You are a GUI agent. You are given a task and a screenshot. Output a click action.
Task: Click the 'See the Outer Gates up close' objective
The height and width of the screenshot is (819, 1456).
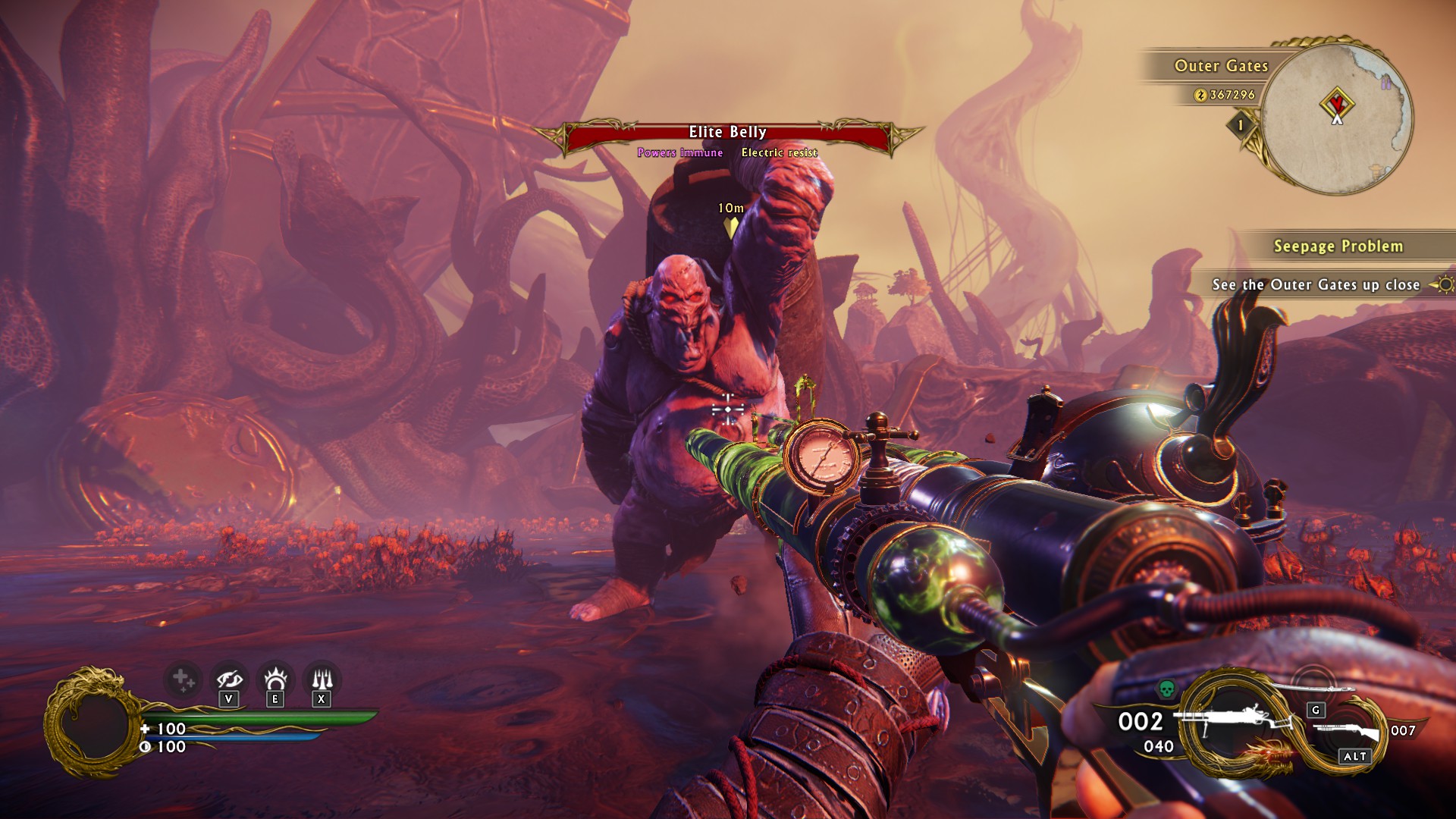(x=1316, y=285)
